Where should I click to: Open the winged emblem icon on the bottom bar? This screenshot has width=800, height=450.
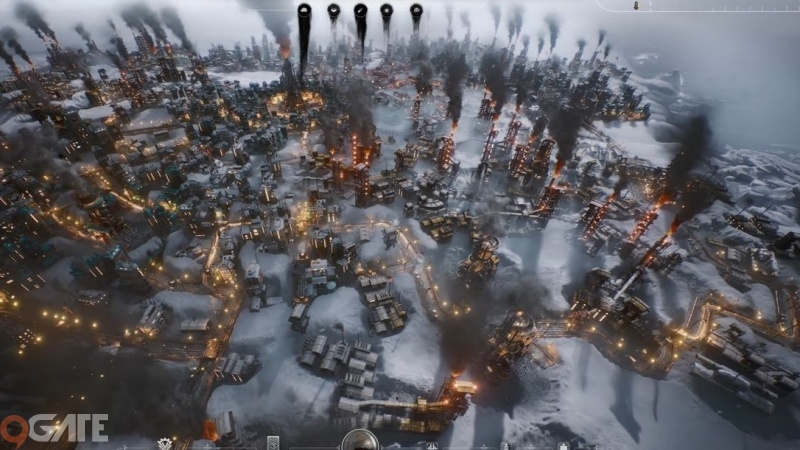166,443
